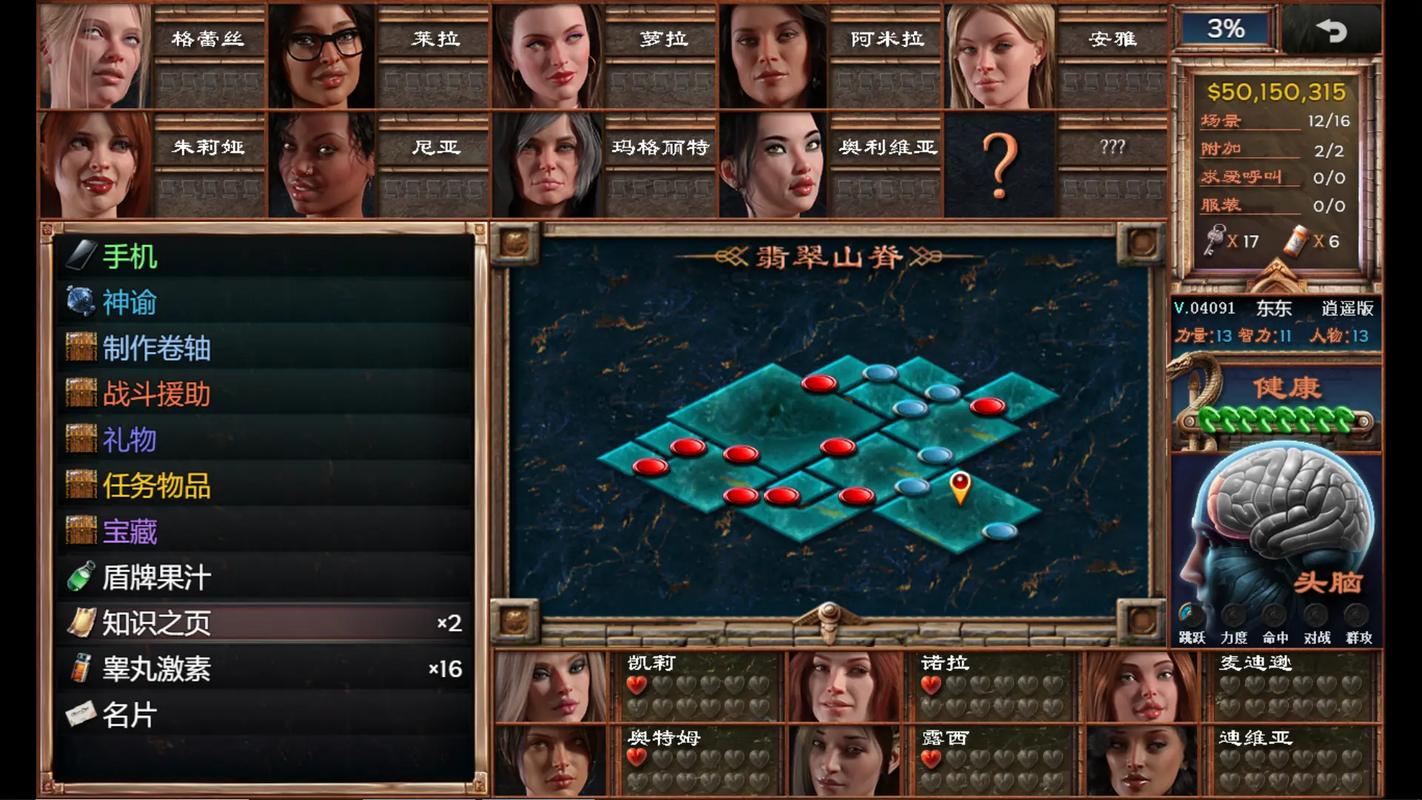Click the unknown character question mark tile
1422x800 pixels.
point(999,164)
